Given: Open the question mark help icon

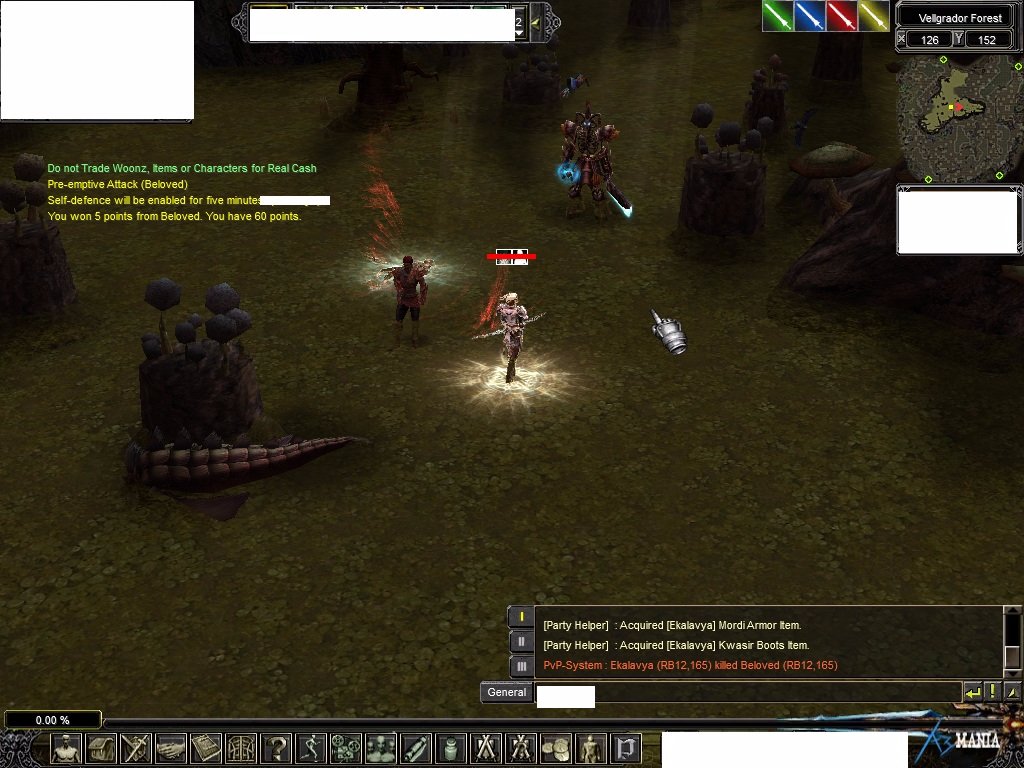Looking at the screenshot, I should tap(276, 748).
